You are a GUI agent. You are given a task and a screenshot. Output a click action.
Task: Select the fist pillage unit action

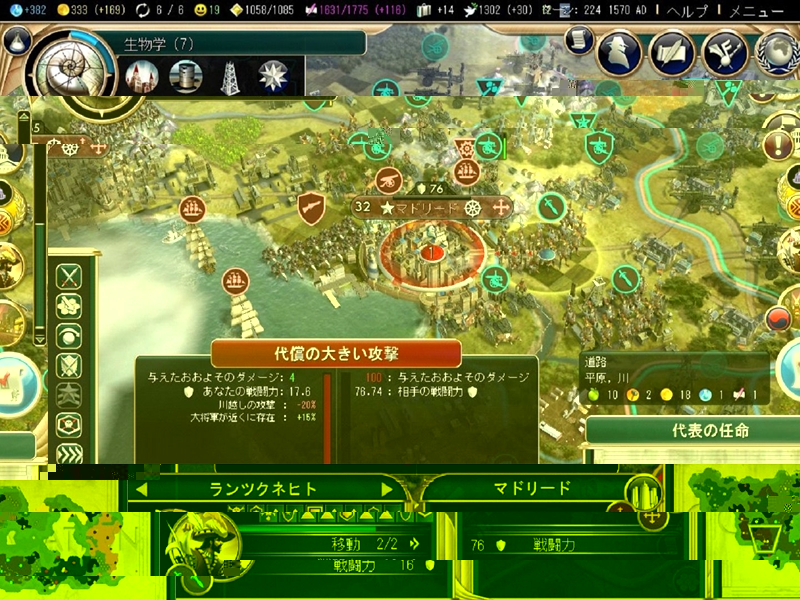tap(69, 306)
